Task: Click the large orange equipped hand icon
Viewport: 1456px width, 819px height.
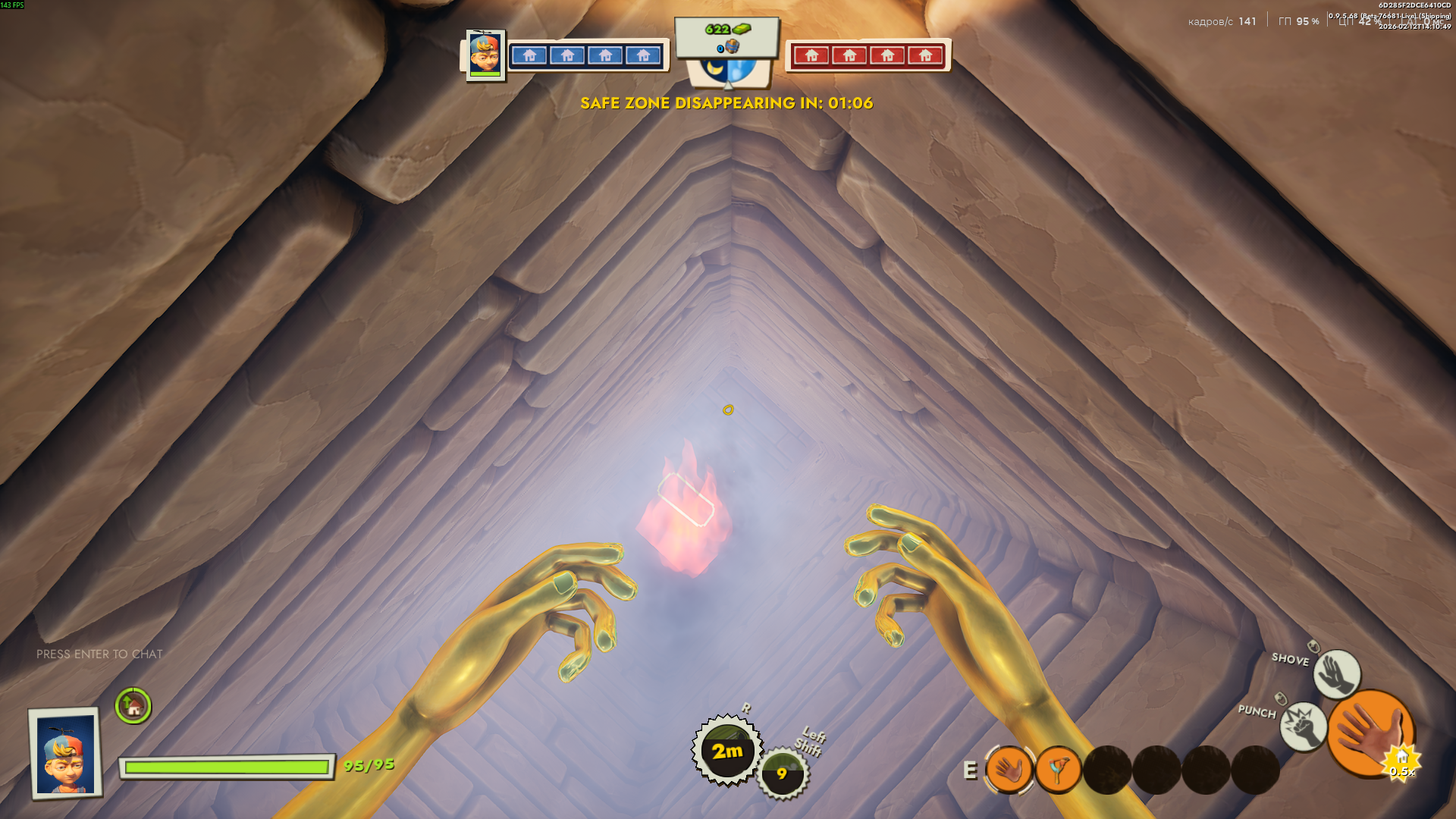Action: (1370, 734)
